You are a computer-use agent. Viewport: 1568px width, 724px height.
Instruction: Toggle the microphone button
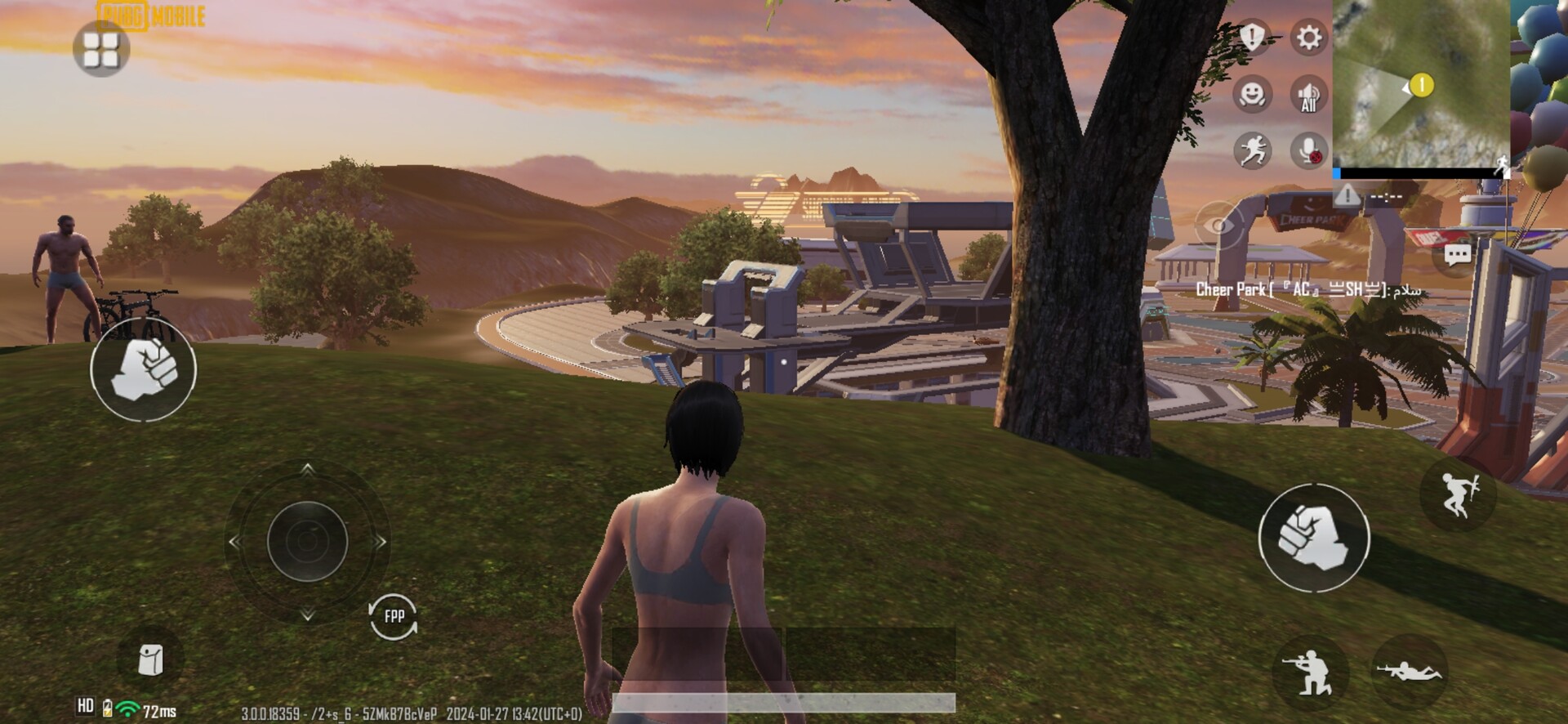pos(1308,151)
